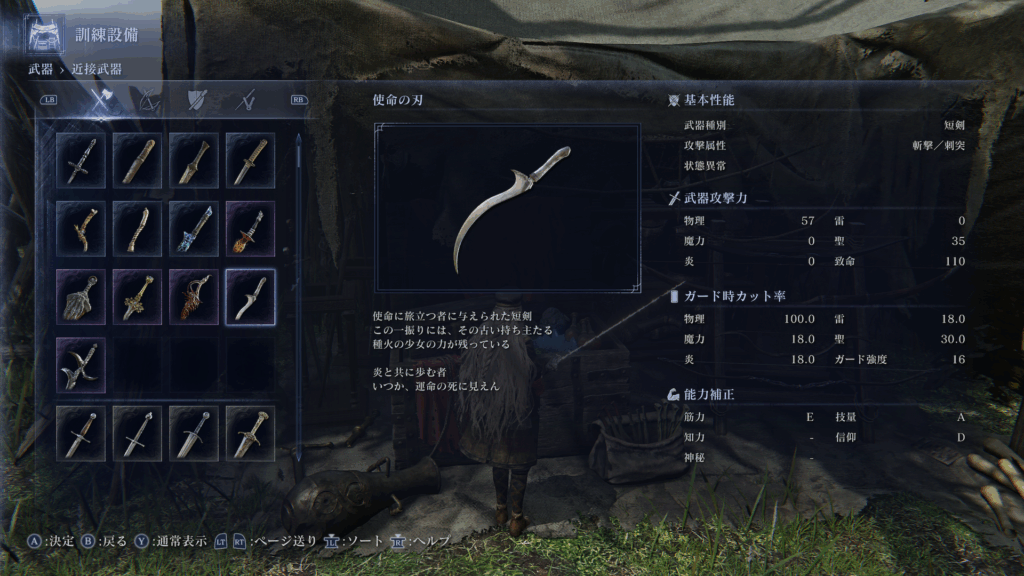Select the cross-hilted dagger in the first slot

pyautogui.click(x=81, y=160)
